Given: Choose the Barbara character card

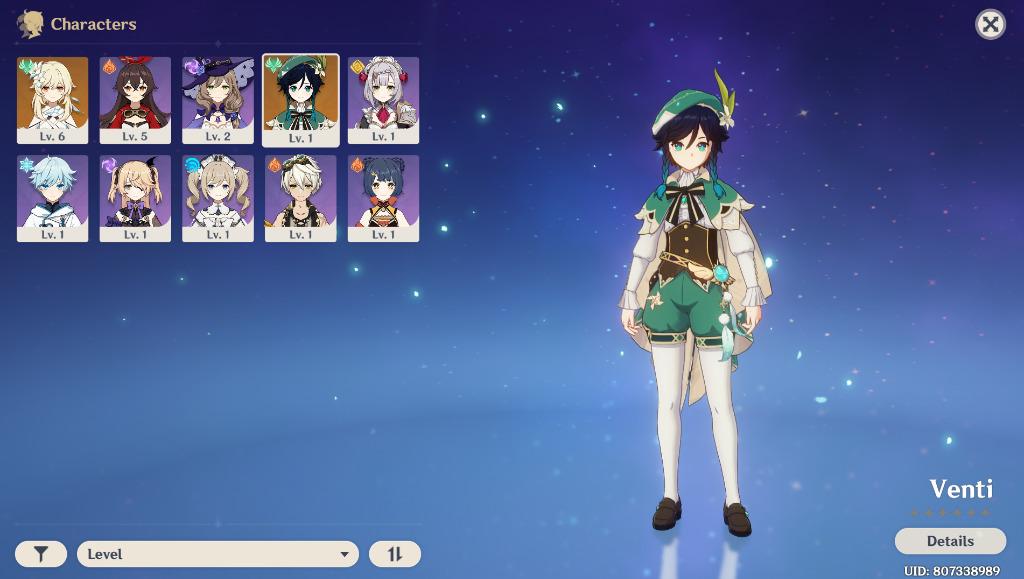Looking at the screenshot, I should click(x=218, y=198).
